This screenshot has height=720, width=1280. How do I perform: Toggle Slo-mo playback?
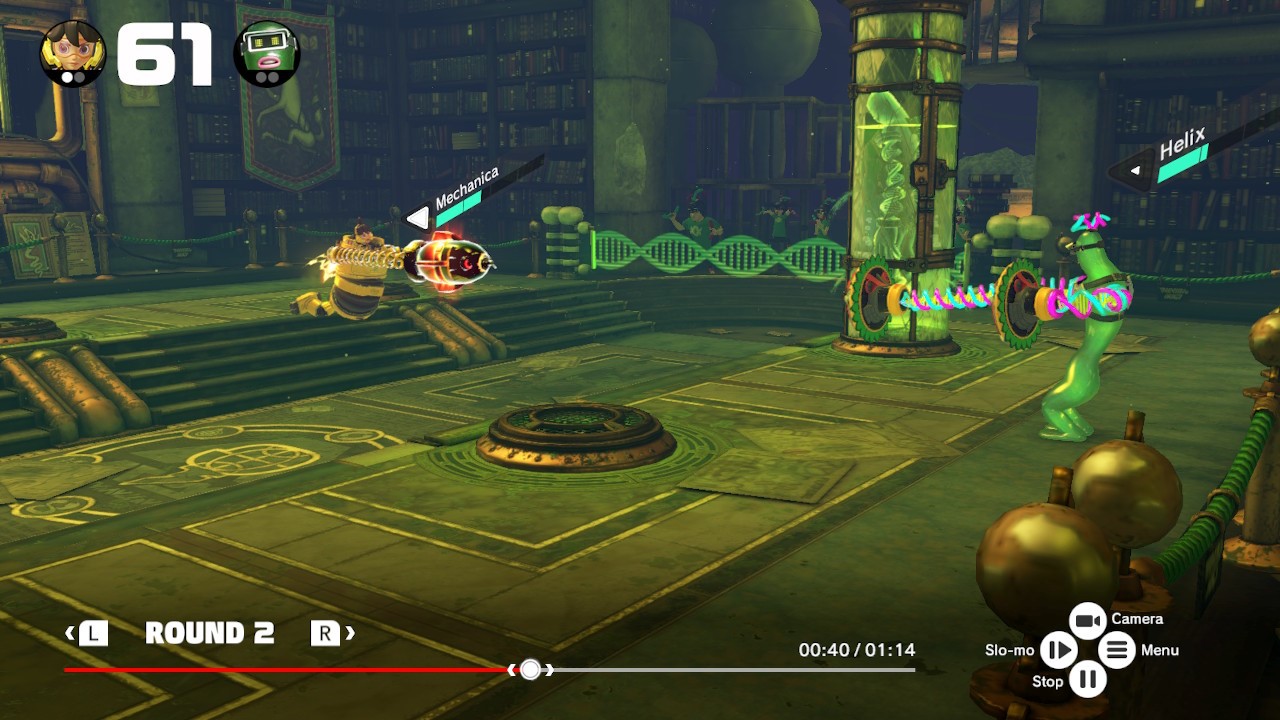(1057, 650)
